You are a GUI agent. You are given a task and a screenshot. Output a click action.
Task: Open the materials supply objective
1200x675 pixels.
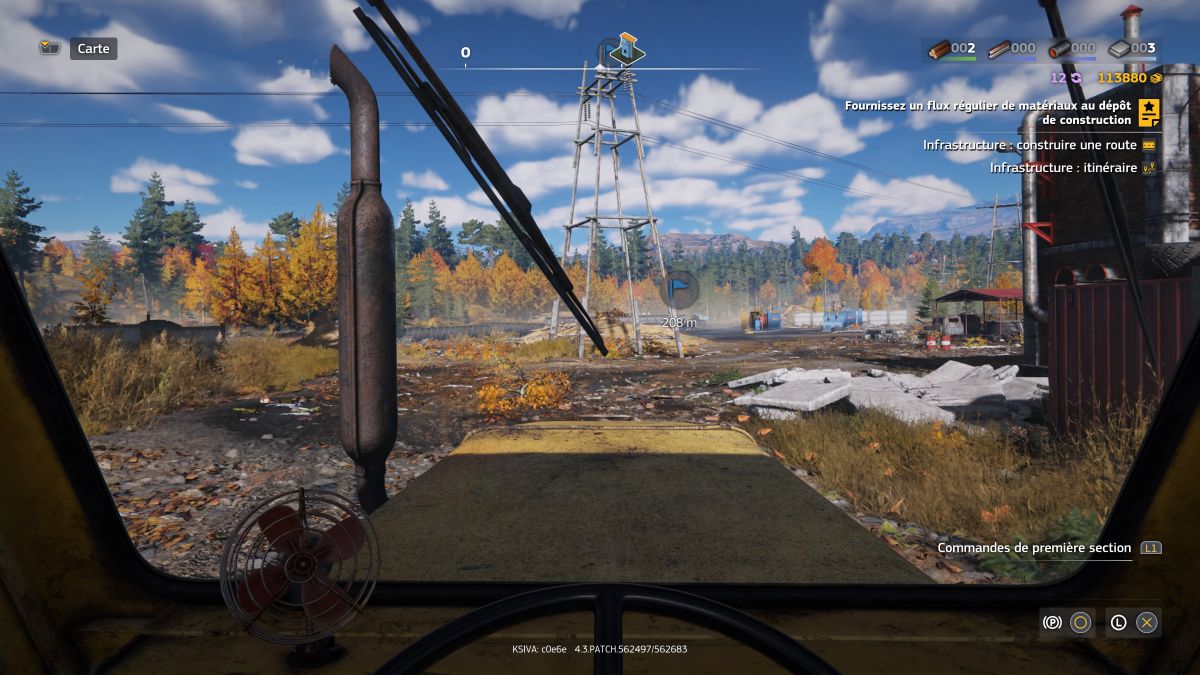click(987, 112)
